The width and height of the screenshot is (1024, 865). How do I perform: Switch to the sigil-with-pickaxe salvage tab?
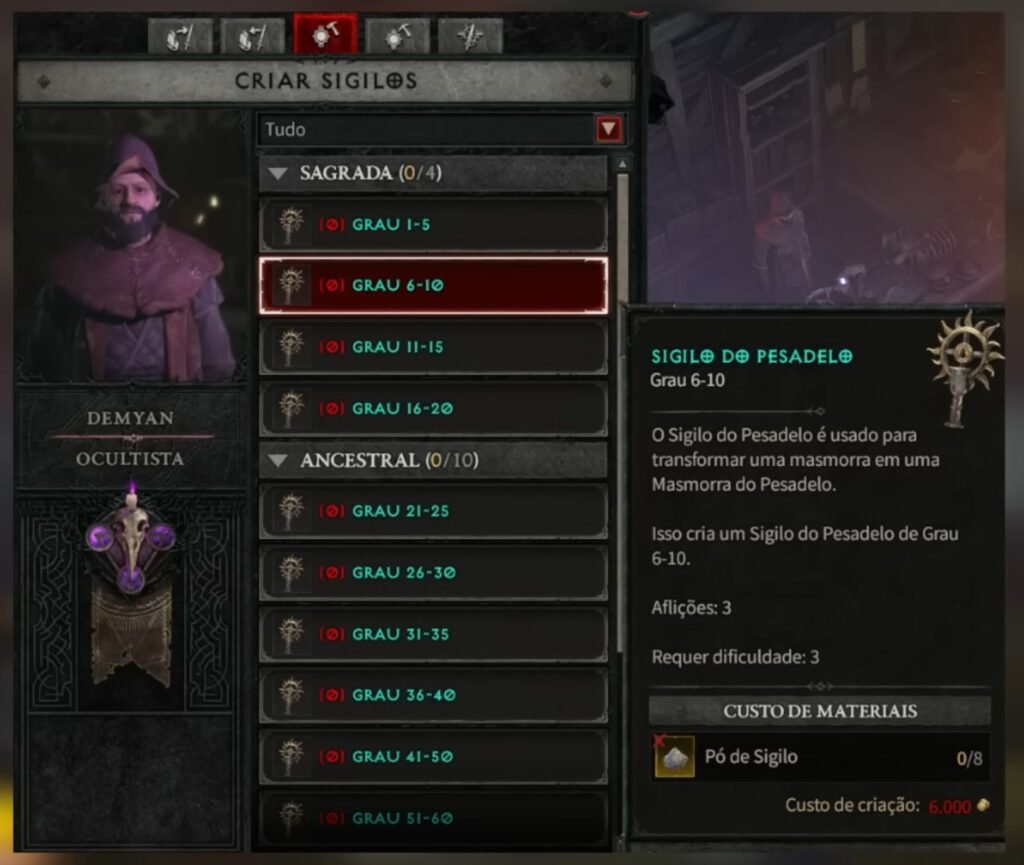pyautogui.click(x=397, y=36)
